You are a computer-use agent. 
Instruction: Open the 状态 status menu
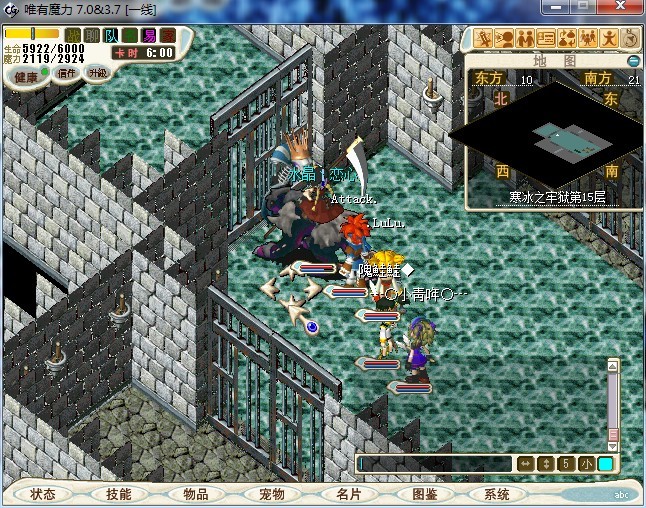(x=43, y=494)
